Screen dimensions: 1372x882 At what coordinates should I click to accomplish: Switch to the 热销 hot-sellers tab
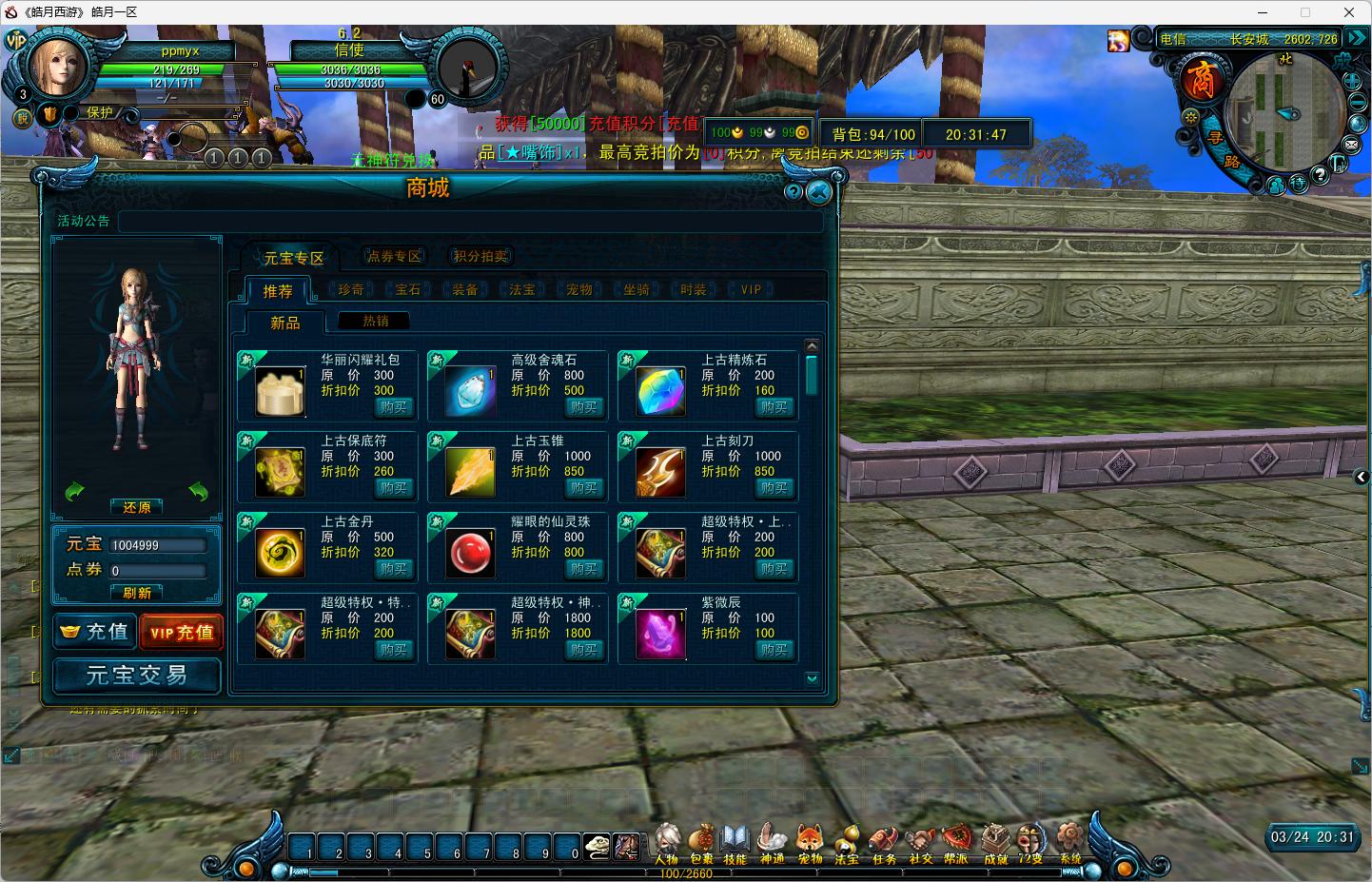pos(376,322)
